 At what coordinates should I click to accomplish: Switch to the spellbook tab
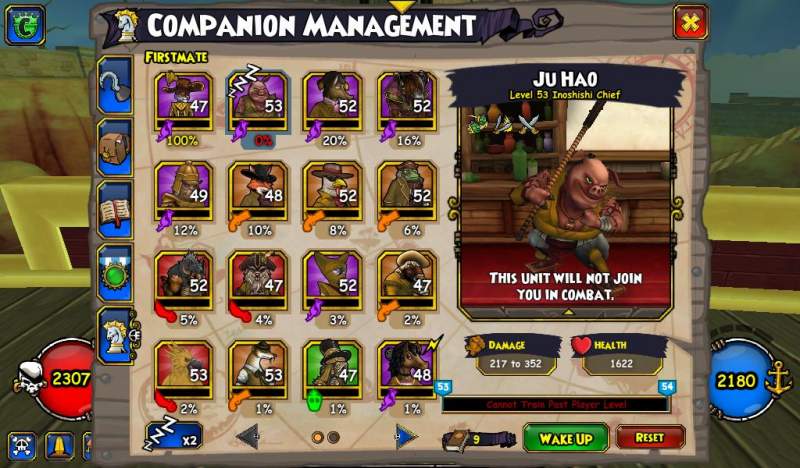point(114,210)
